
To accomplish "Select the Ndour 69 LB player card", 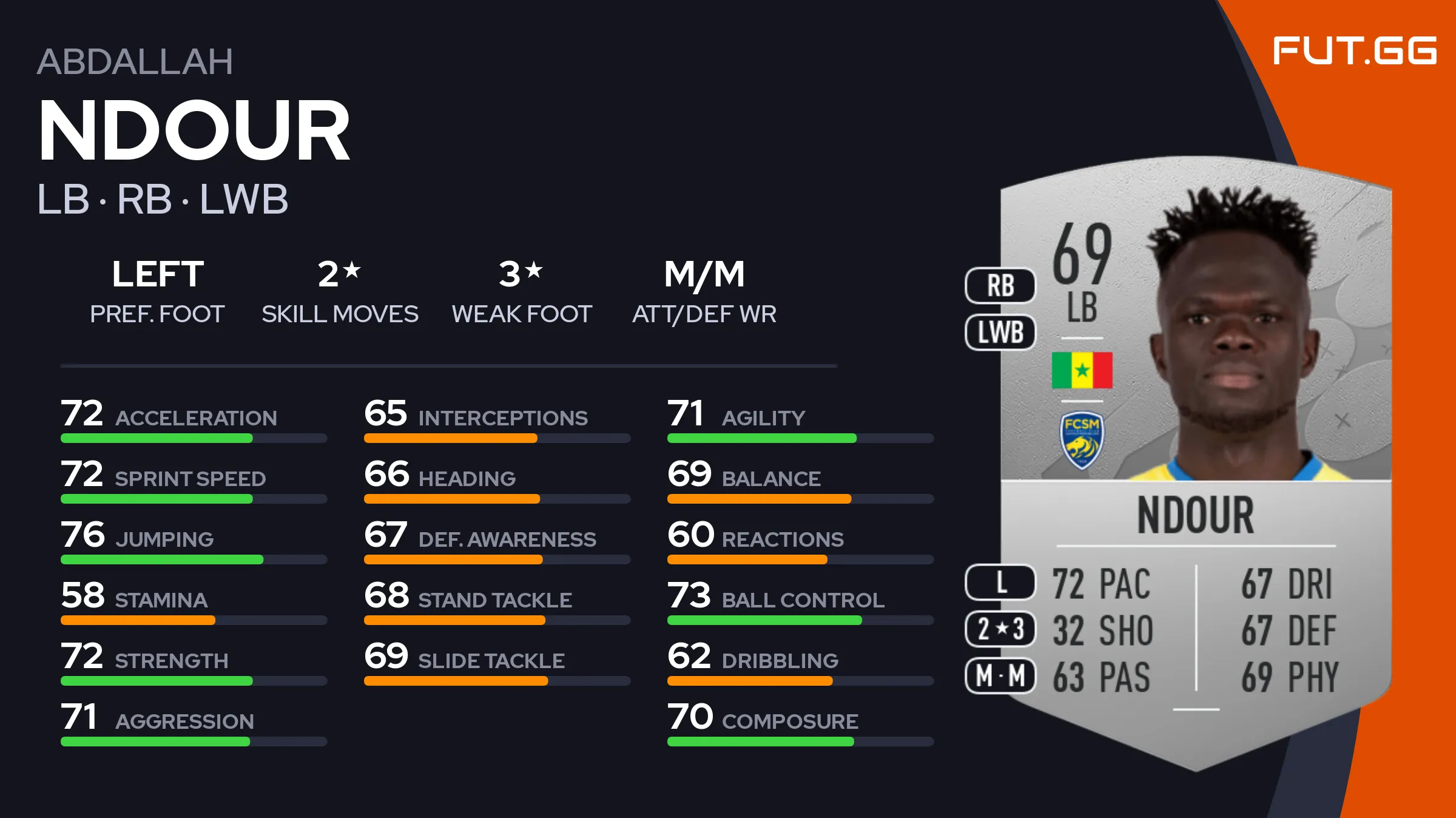I will (x=1195, y=461).
